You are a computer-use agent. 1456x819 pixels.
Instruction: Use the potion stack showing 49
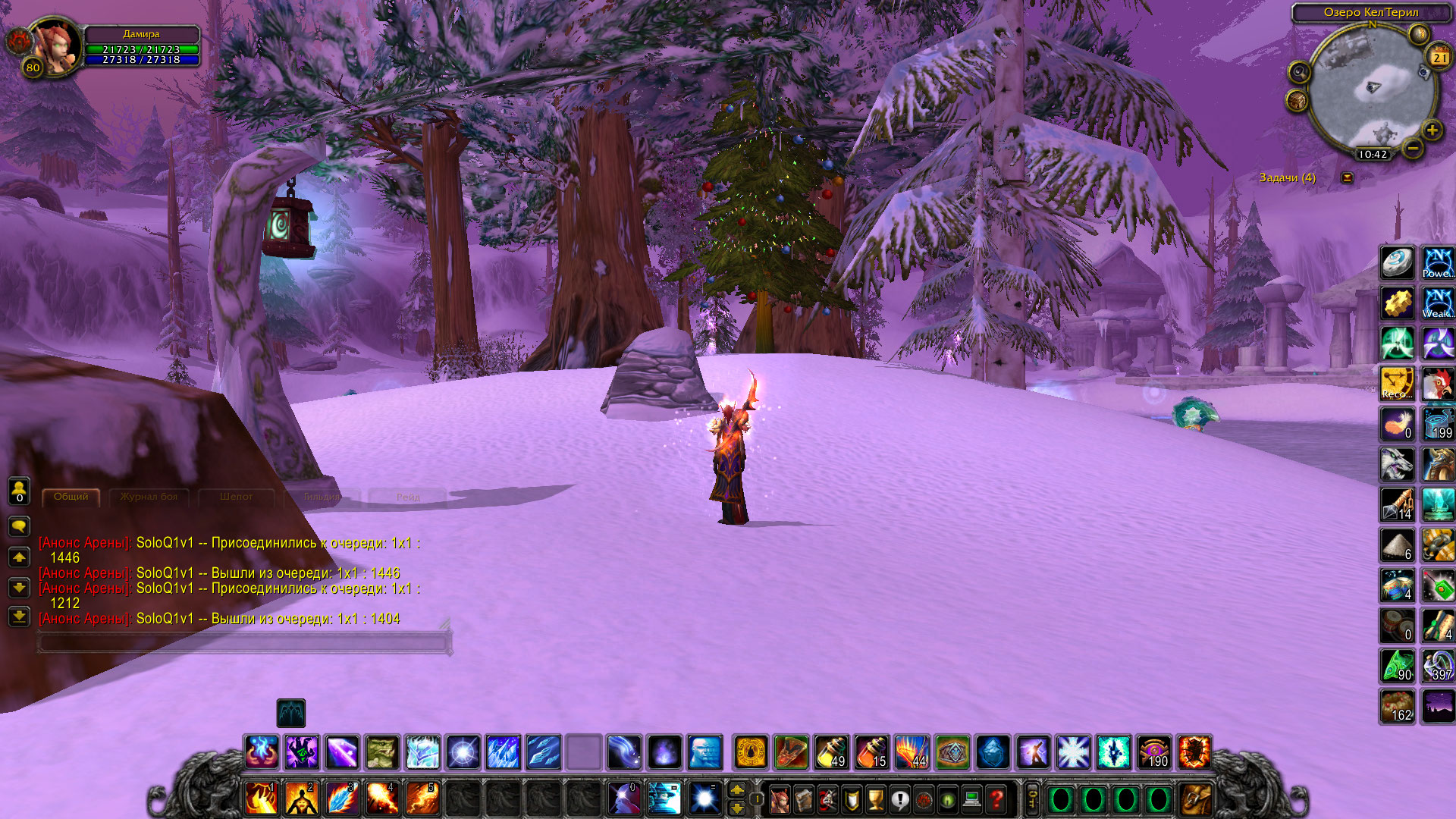[832, 752]
